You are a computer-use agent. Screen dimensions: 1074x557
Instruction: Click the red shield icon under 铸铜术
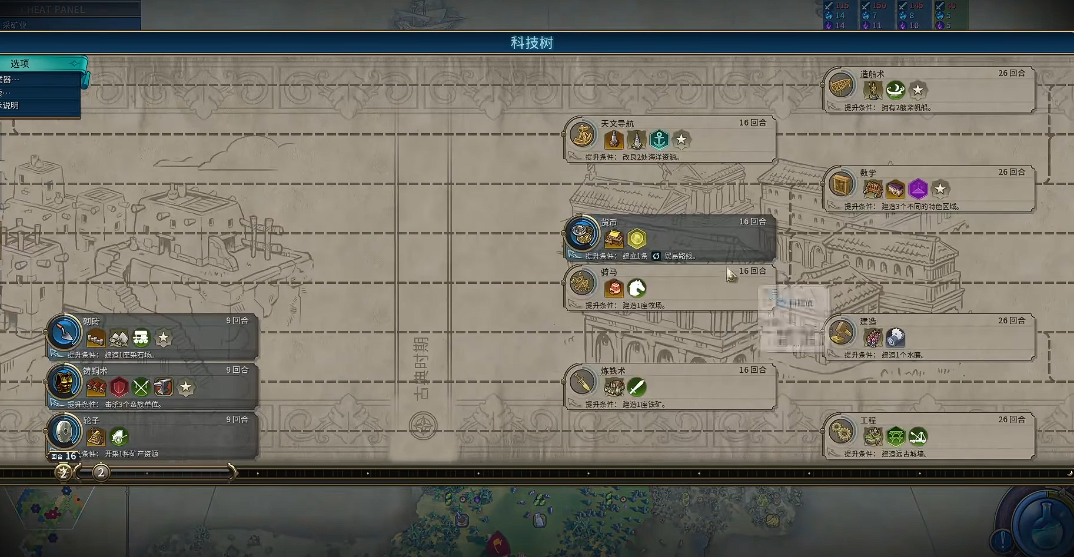tap(119, 387)
